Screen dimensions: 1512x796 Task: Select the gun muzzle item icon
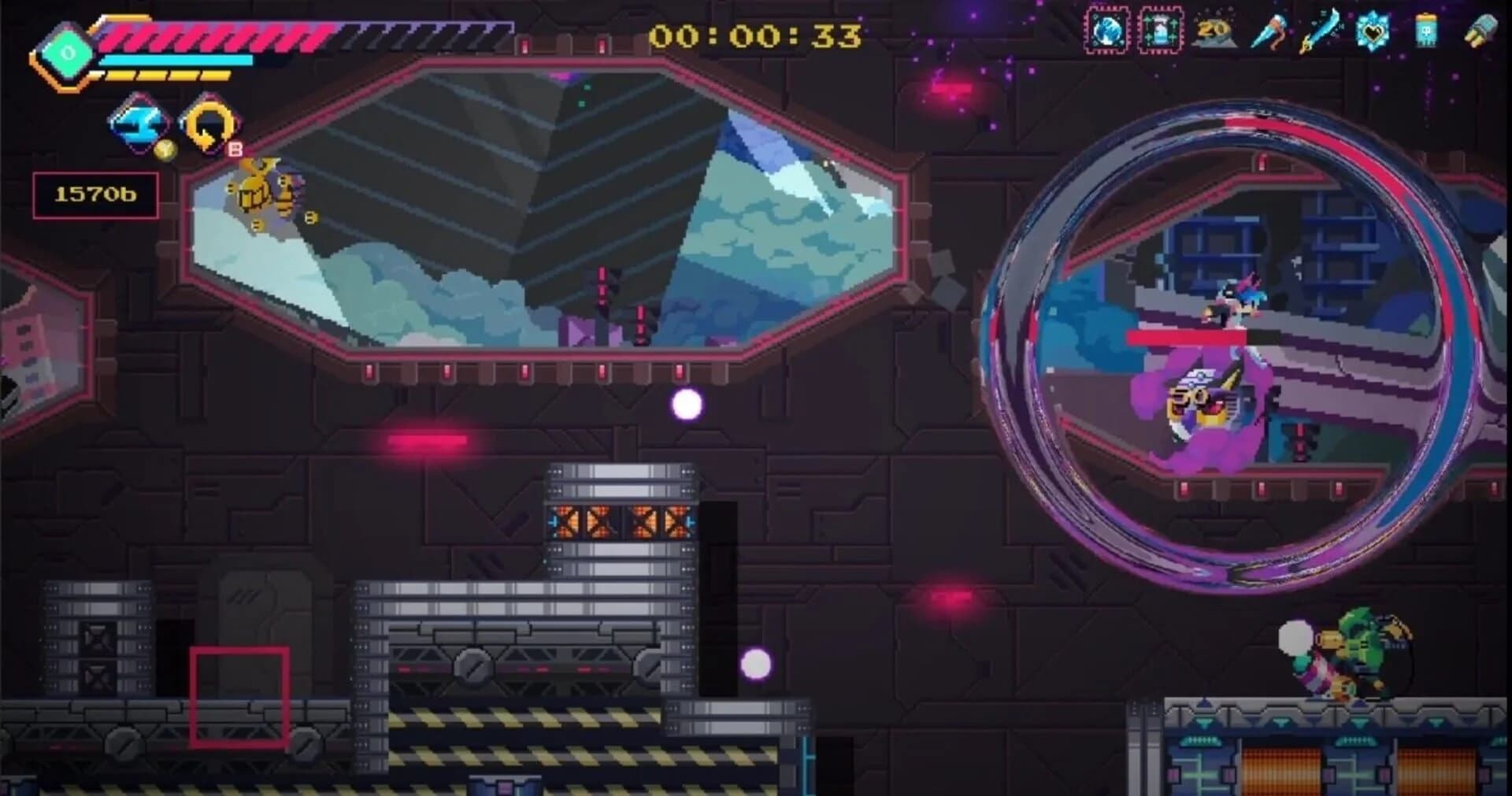1480,30
